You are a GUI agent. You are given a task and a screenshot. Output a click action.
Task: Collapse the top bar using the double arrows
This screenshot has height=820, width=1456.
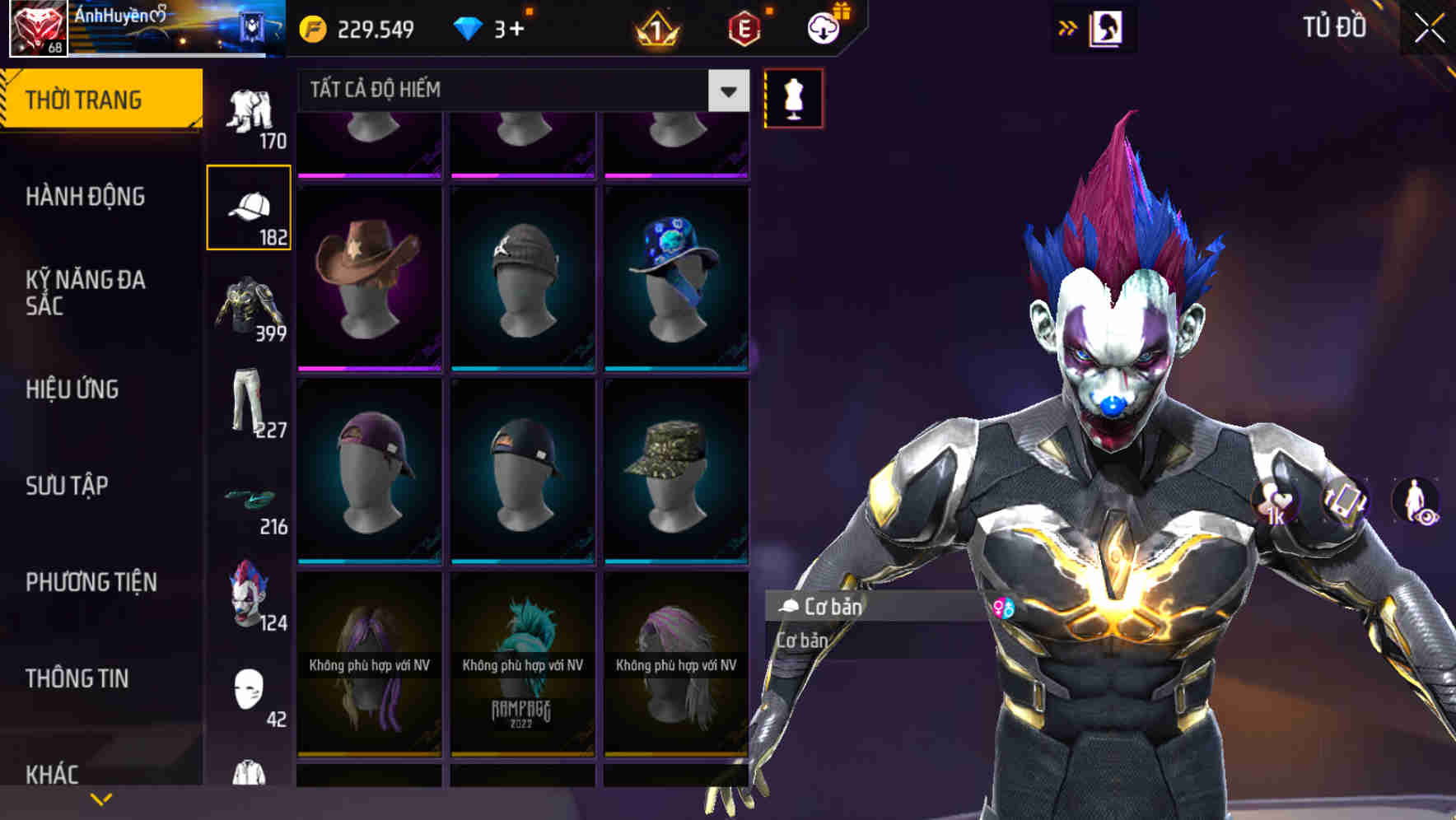click(x=1068, y=27)
